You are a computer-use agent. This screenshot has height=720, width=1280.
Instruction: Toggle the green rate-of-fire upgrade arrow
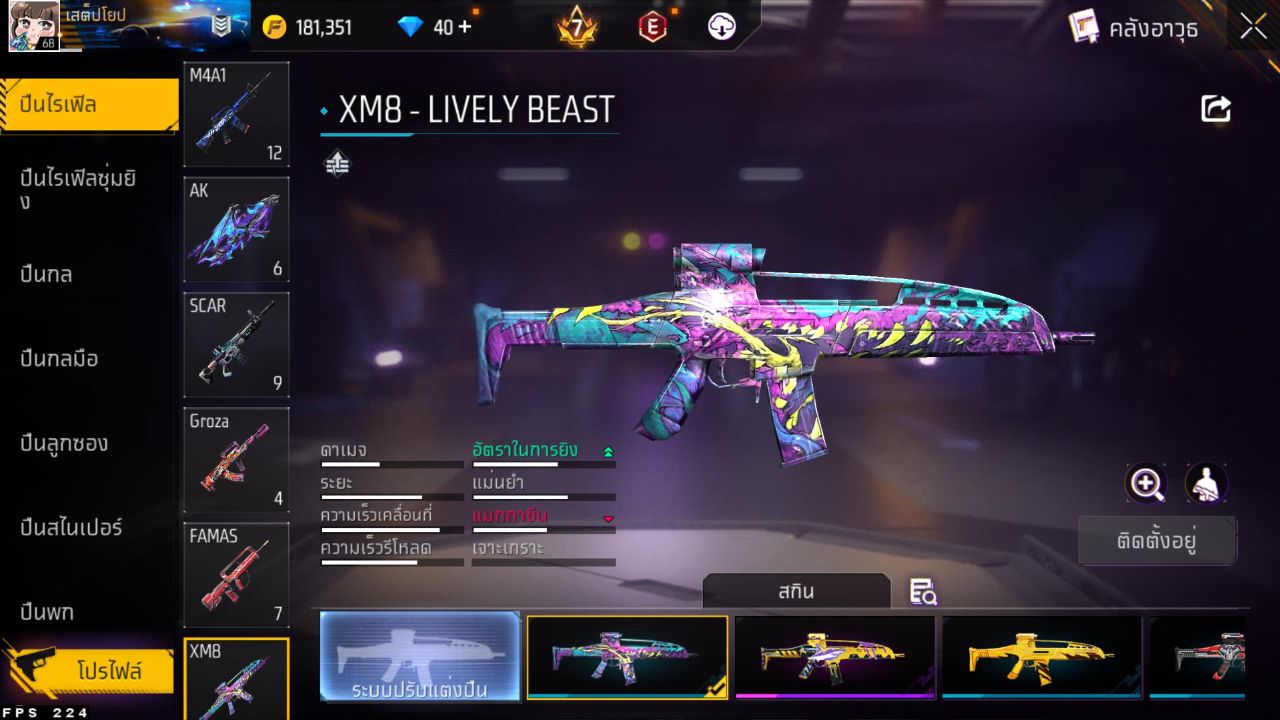coord(607,452)
